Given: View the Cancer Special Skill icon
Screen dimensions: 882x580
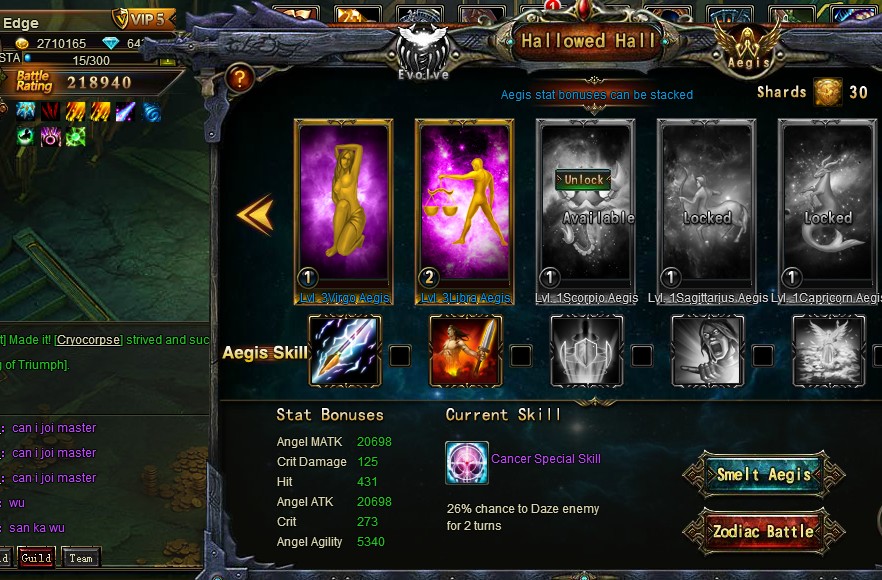Looking at the screenshot, I should tap(467, 463).
